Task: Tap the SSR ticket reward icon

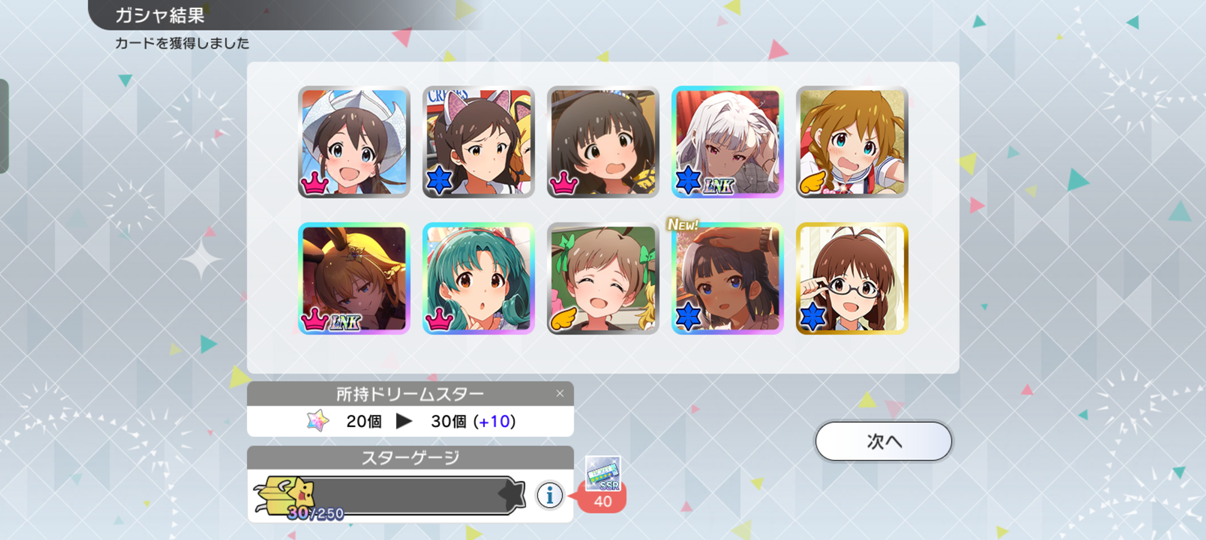Action: pyautogui.click(x=603, y=474)
